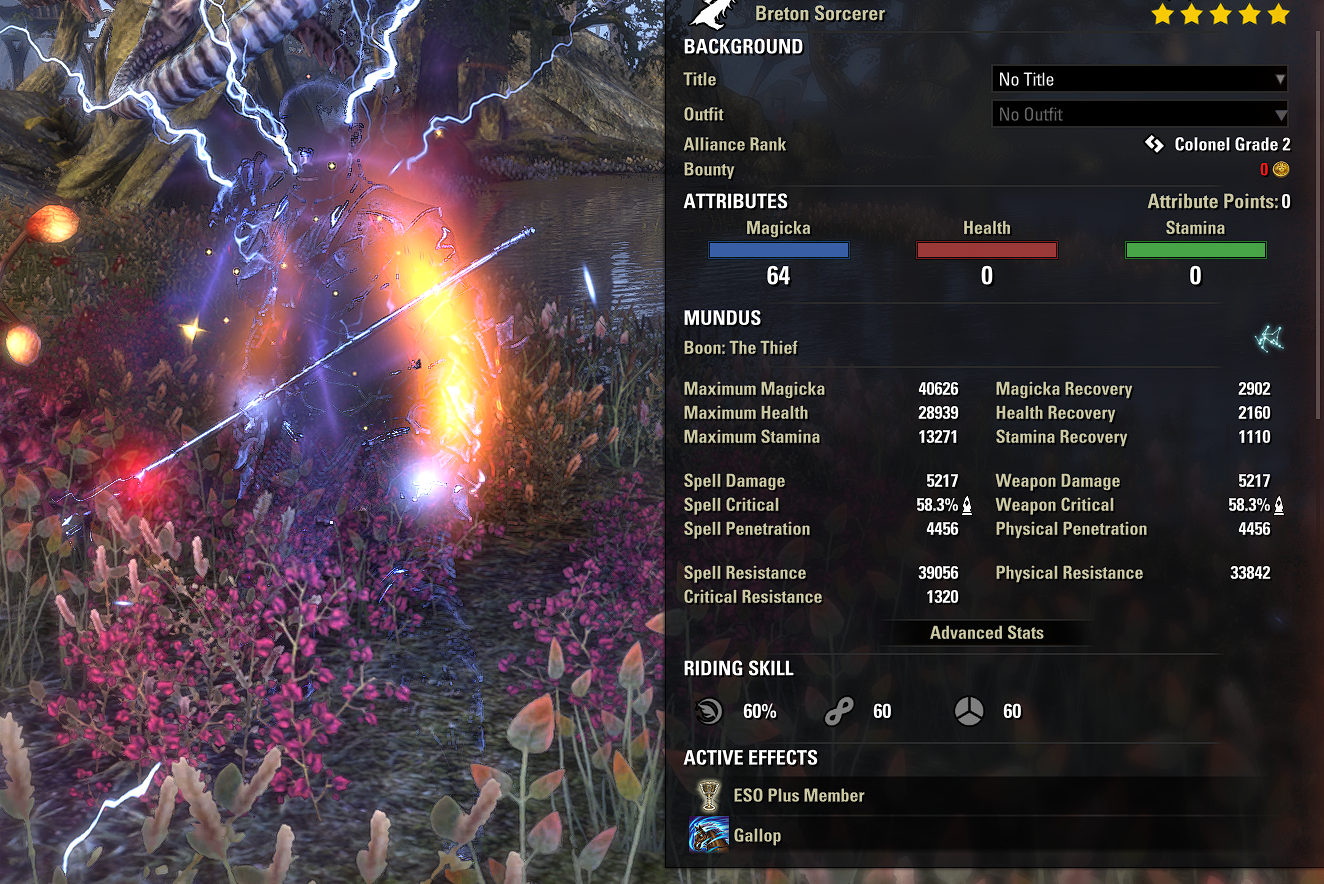This screenshot has height=884, width=1324.
Task: Expand the Advanced Stats panel
Action: point(986,633)
